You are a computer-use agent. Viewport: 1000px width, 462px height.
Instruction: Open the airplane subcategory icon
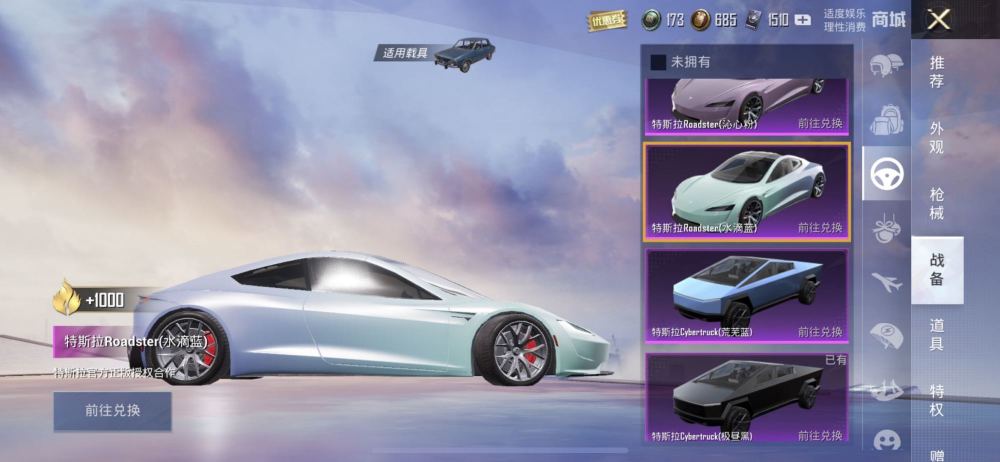pyautogui.click(x=886, y=282)
